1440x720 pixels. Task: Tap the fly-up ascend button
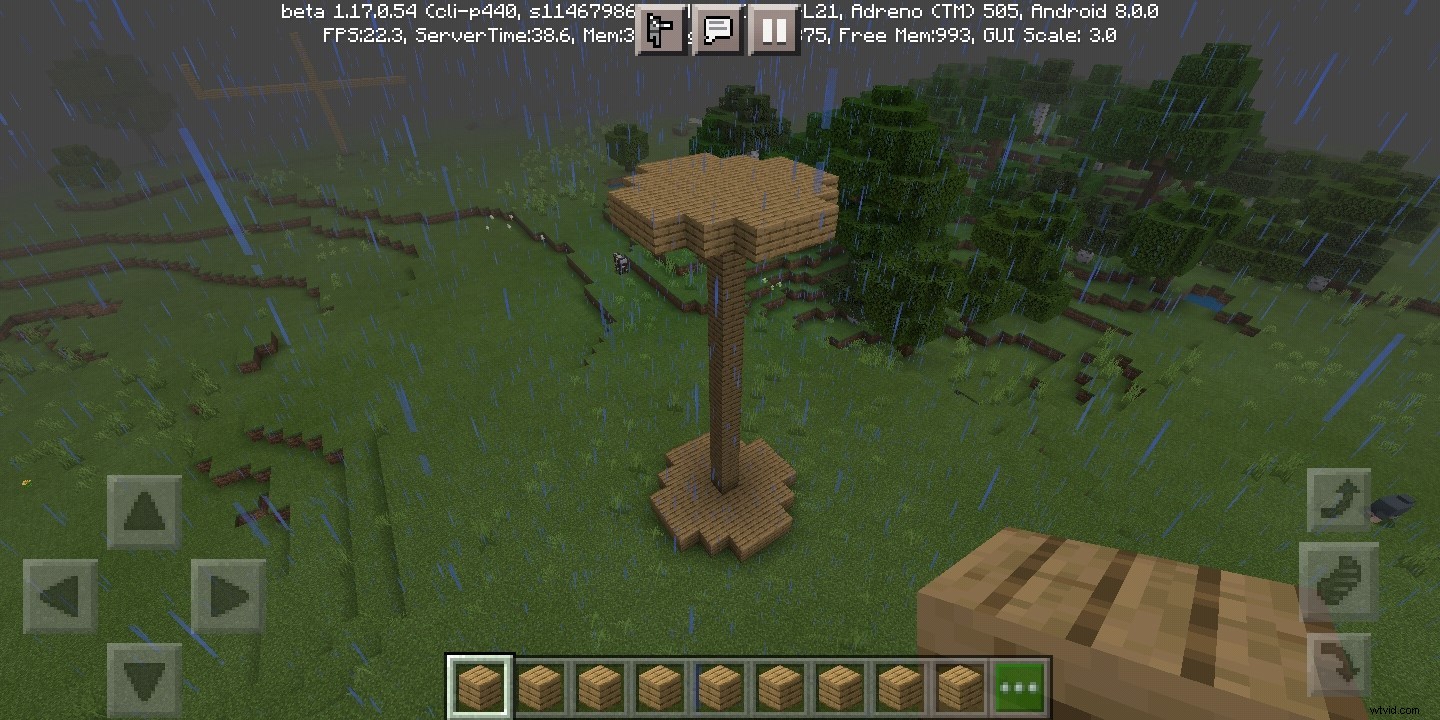tap(1340, 495)
